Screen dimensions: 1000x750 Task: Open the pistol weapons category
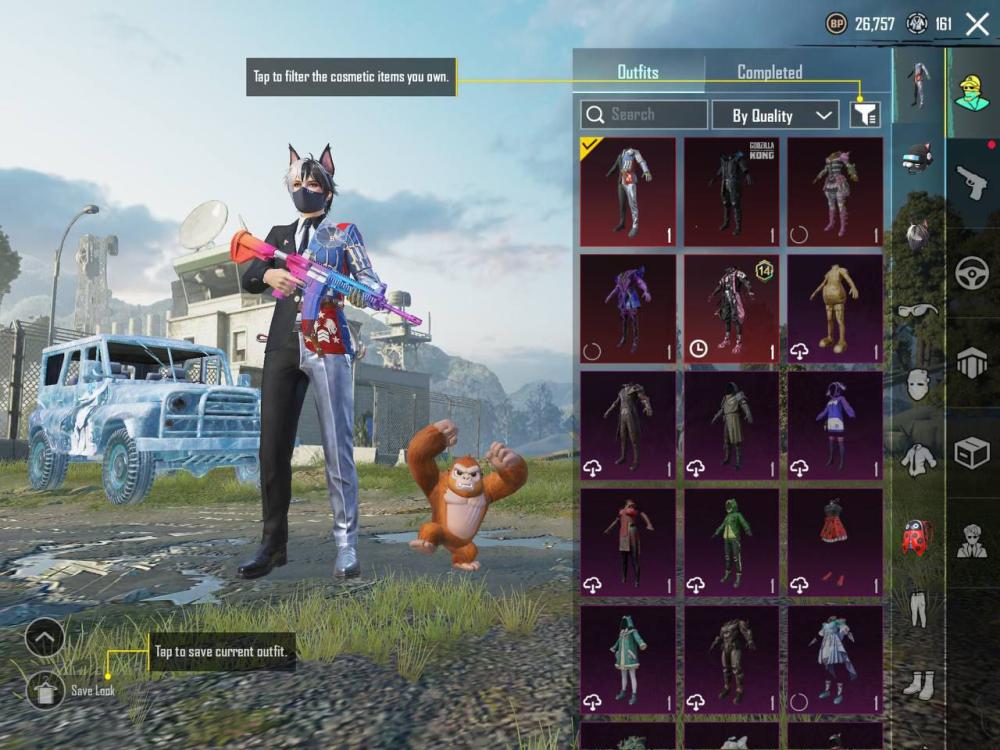tap(971, 182)
